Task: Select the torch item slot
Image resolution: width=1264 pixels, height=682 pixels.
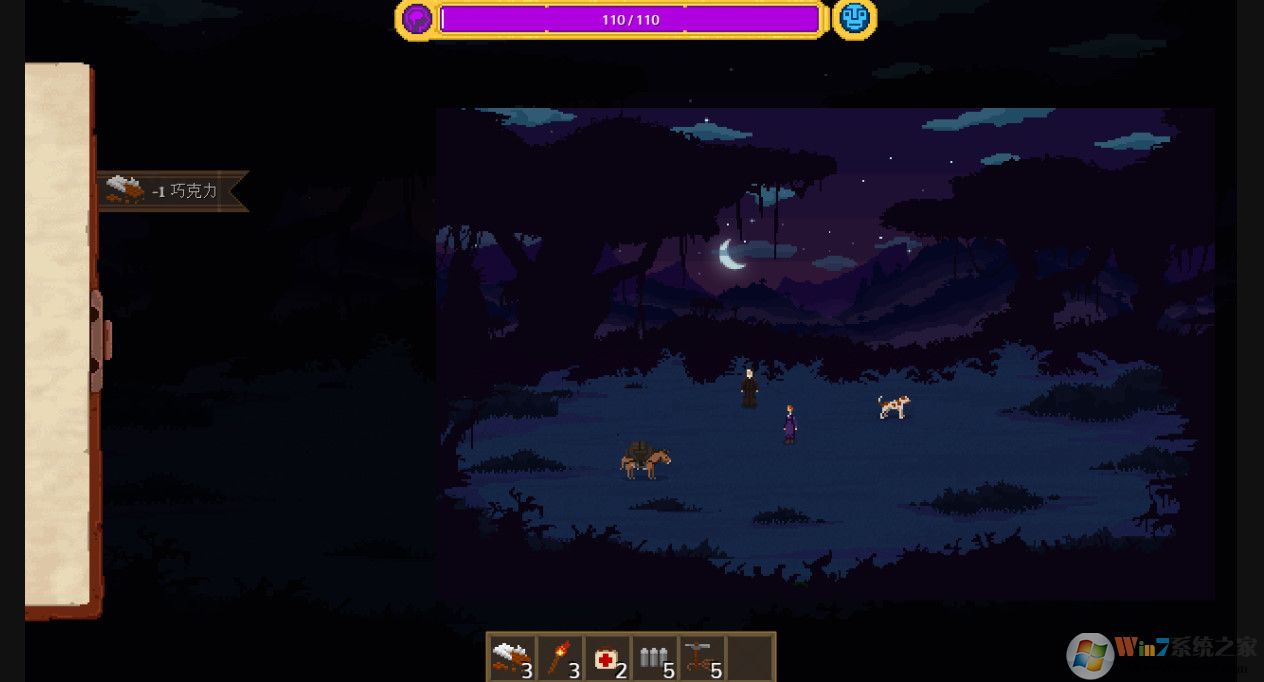Action: point(560,659)
